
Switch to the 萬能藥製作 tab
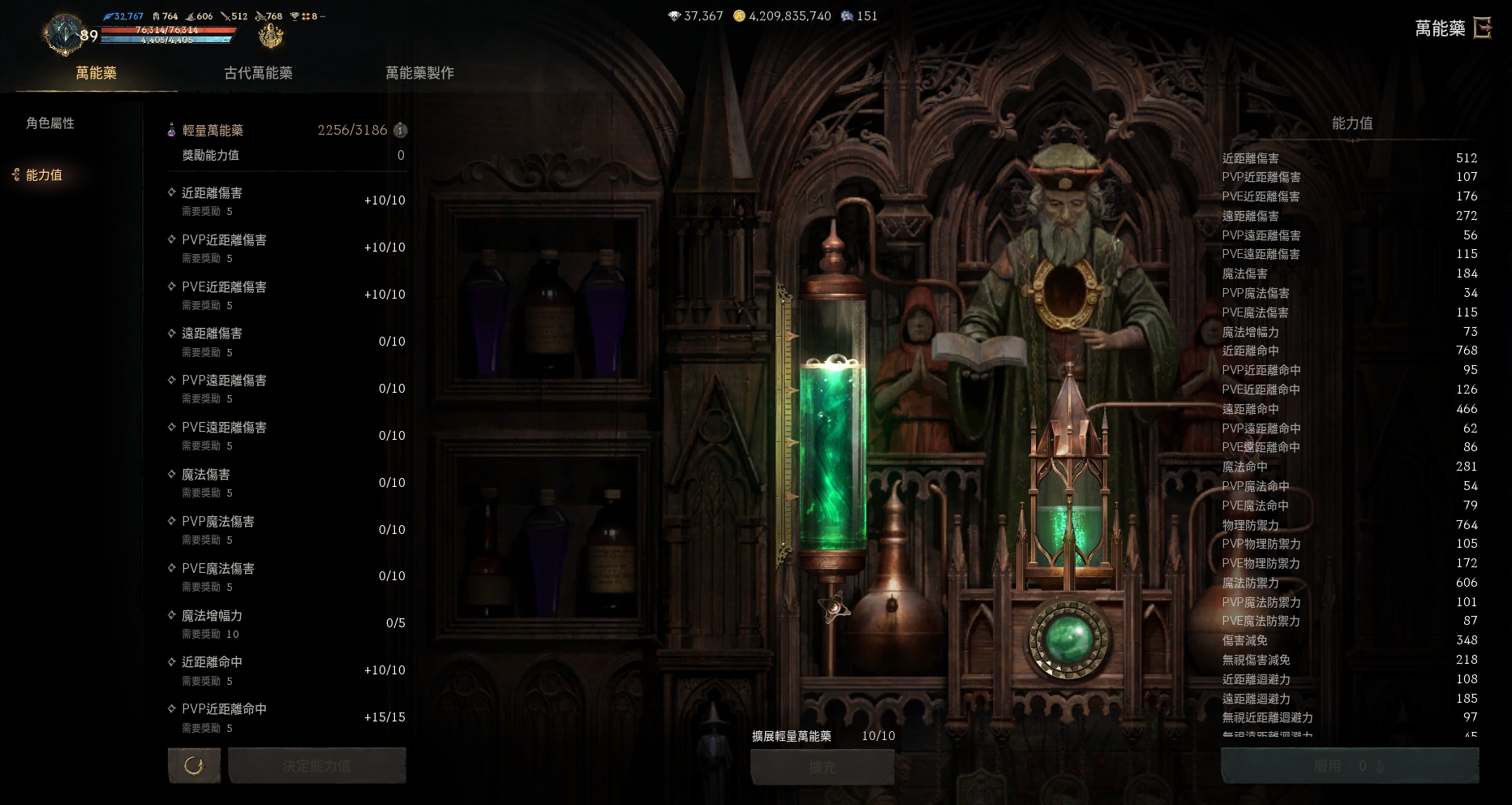tap(419, 73)
